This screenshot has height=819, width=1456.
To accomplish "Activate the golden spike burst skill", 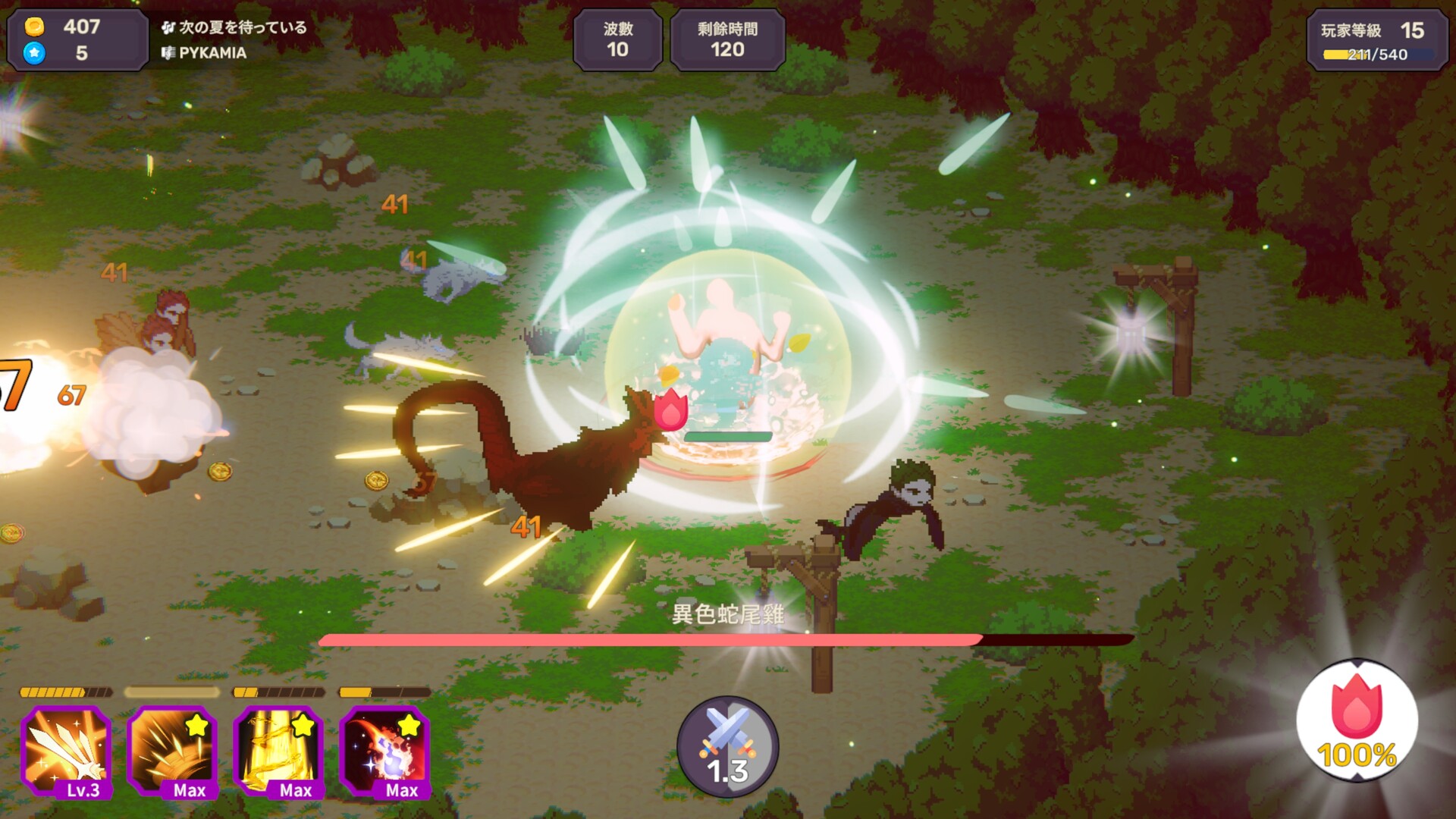I will point(172,751).
